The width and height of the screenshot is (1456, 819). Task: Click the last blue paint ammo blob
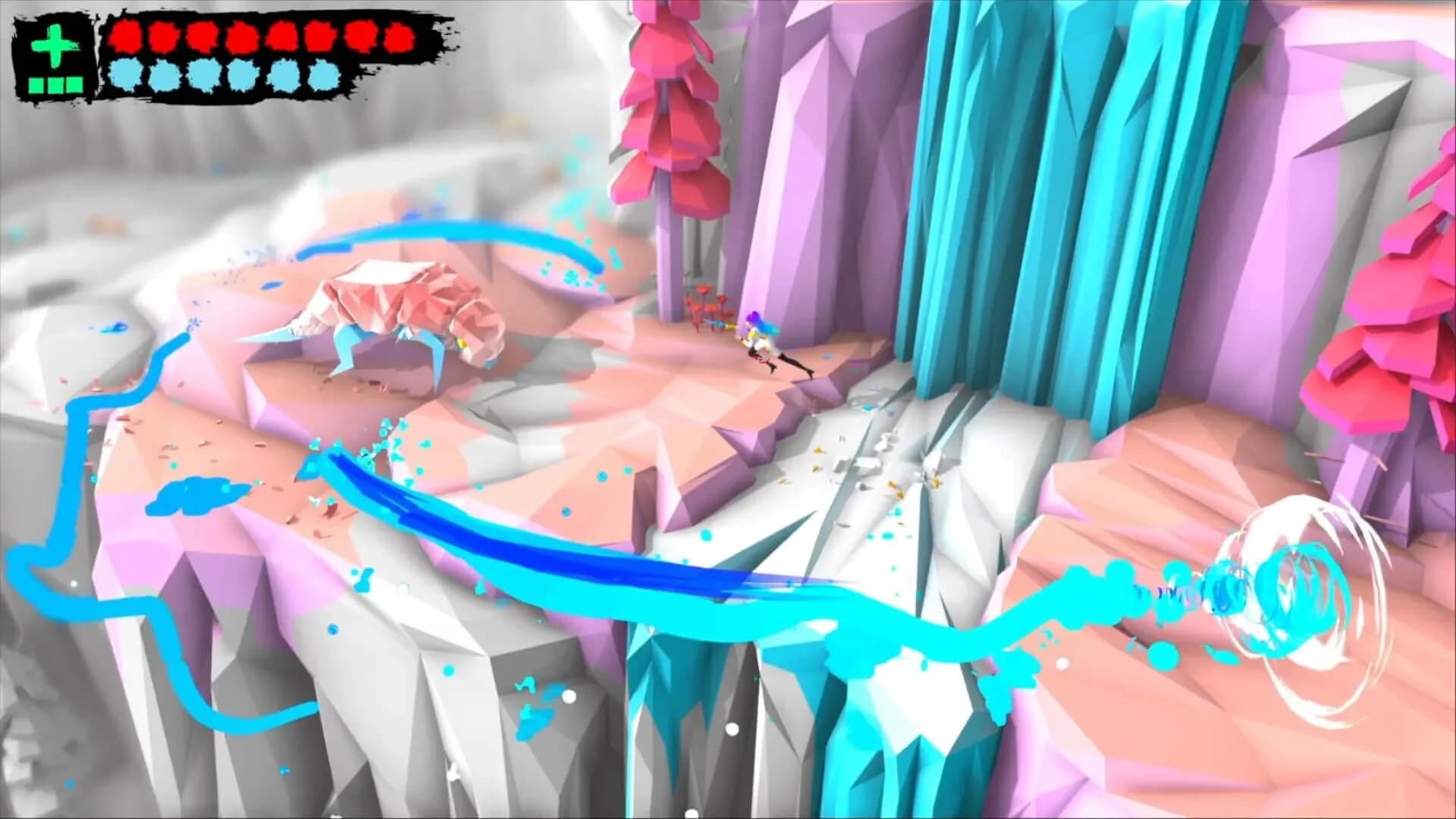[x=322, y=76]
